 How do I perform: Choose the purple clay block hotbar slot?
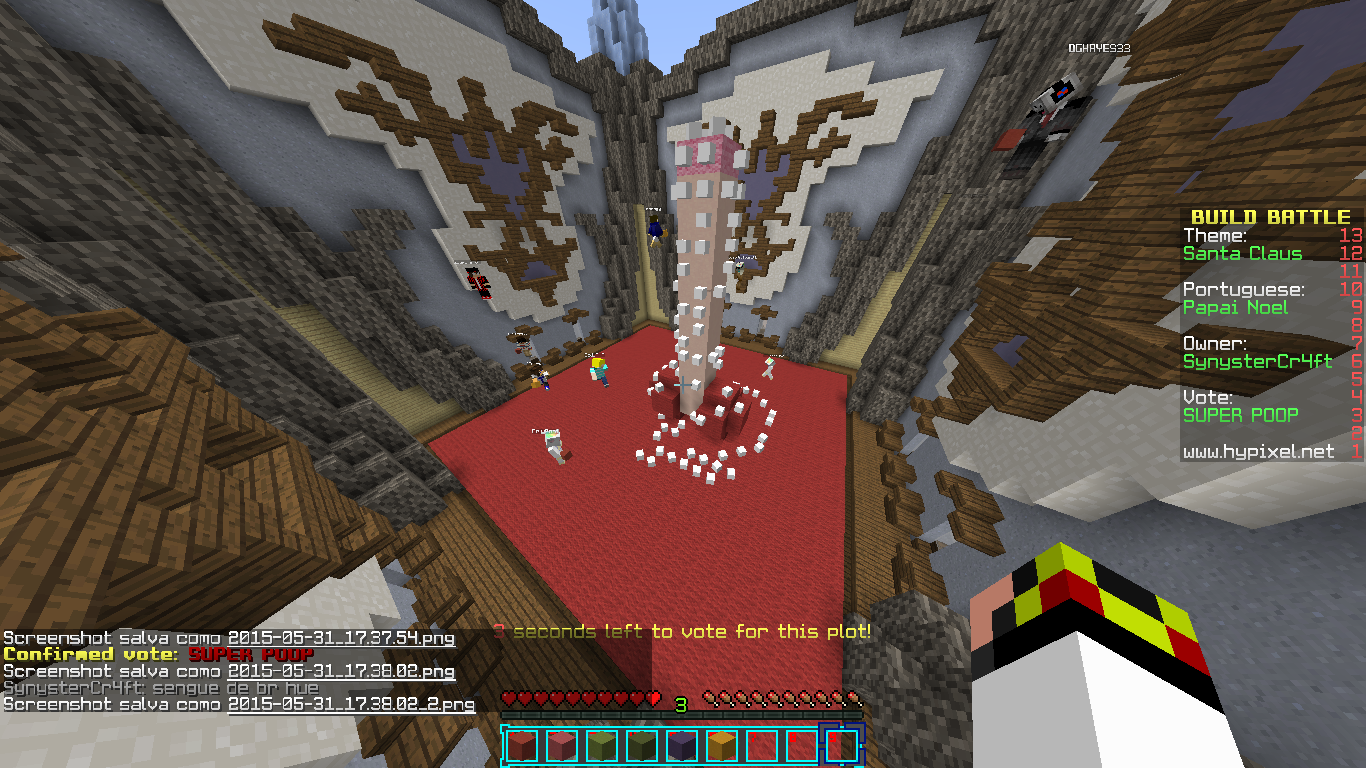click(x=681, y=745)
